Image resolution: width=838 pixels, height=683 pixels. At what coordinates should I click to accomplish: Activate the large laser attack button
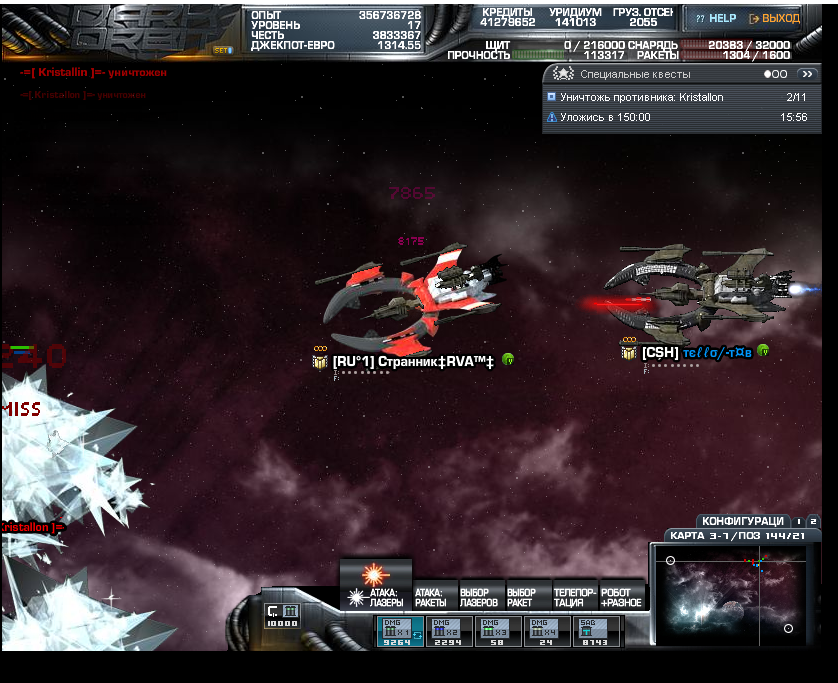[375, 574]
